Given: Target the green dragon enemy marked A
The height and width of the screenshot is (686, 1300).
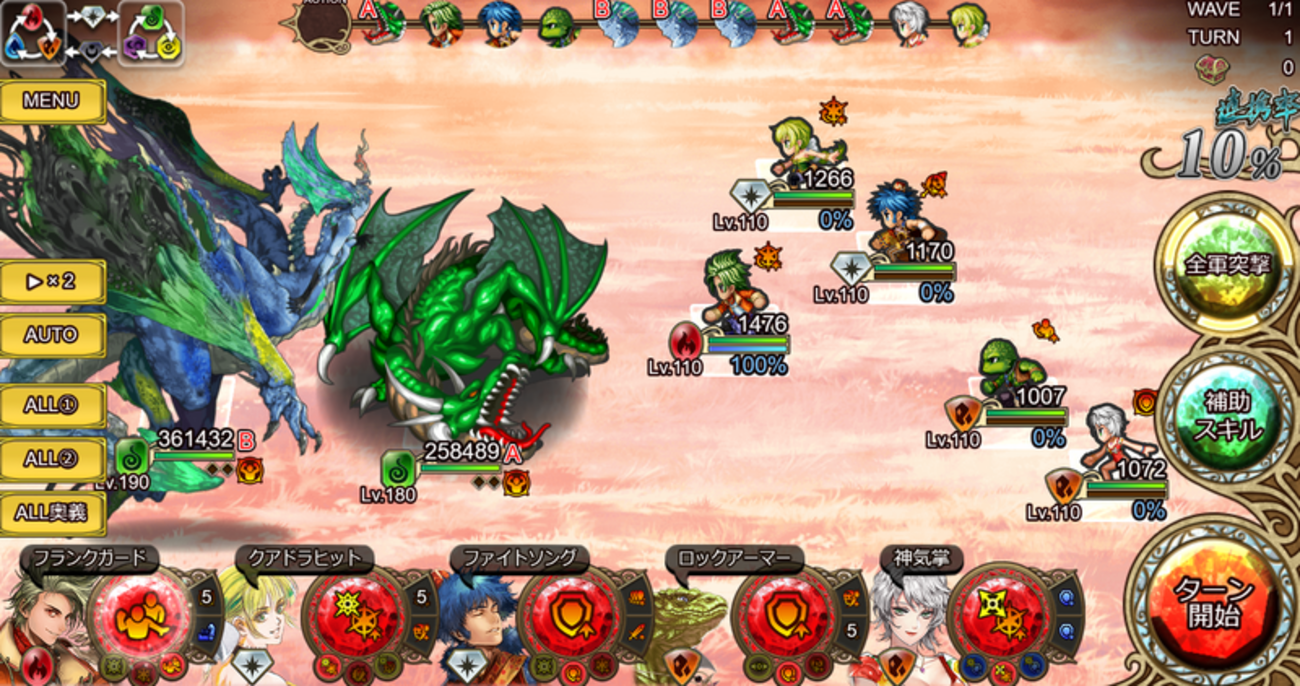Looking at the screenshot, I should 470,330.
